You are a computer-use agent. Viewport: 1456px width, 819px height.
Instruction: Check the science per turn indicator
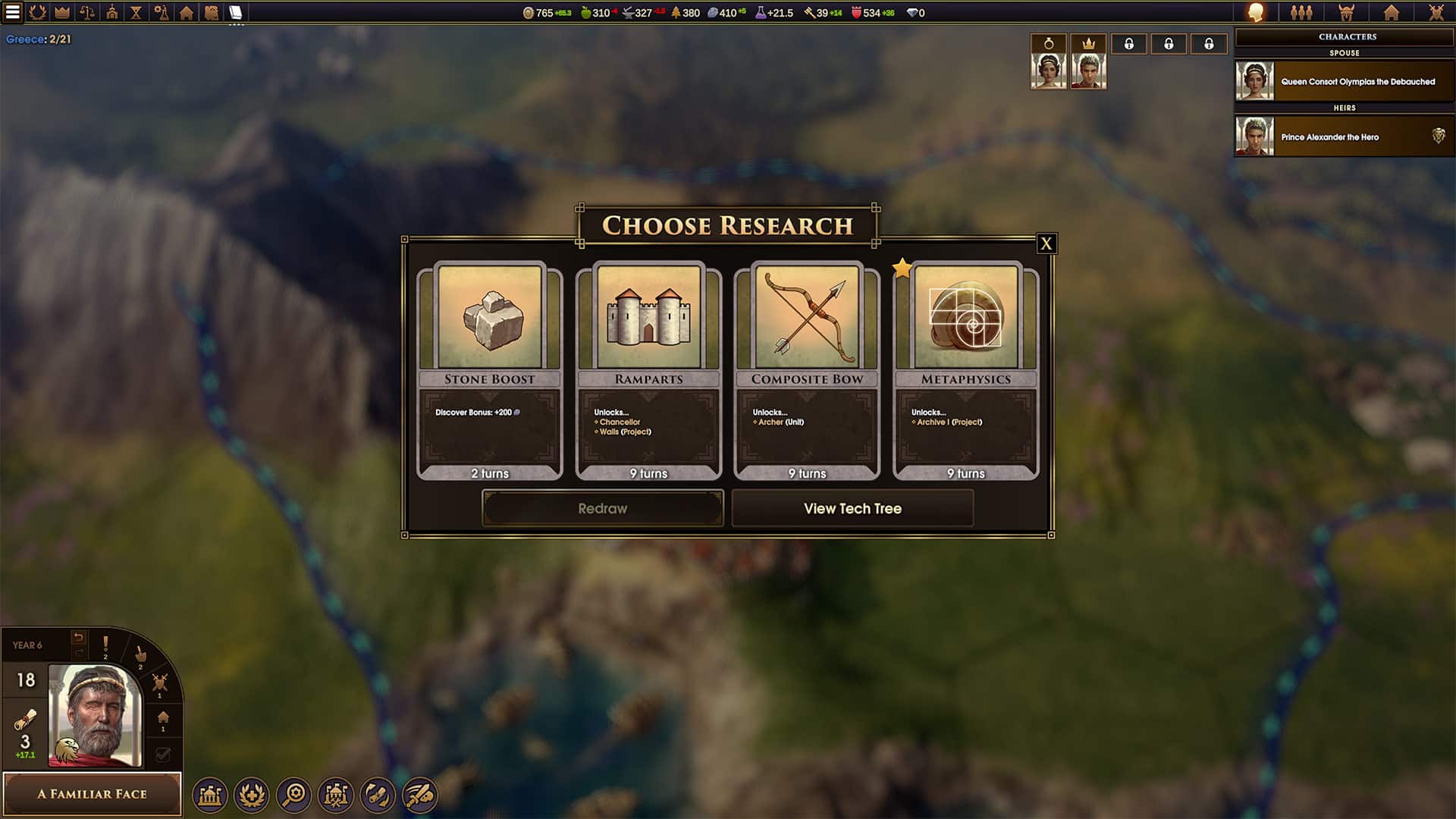[x=768, y=13]
